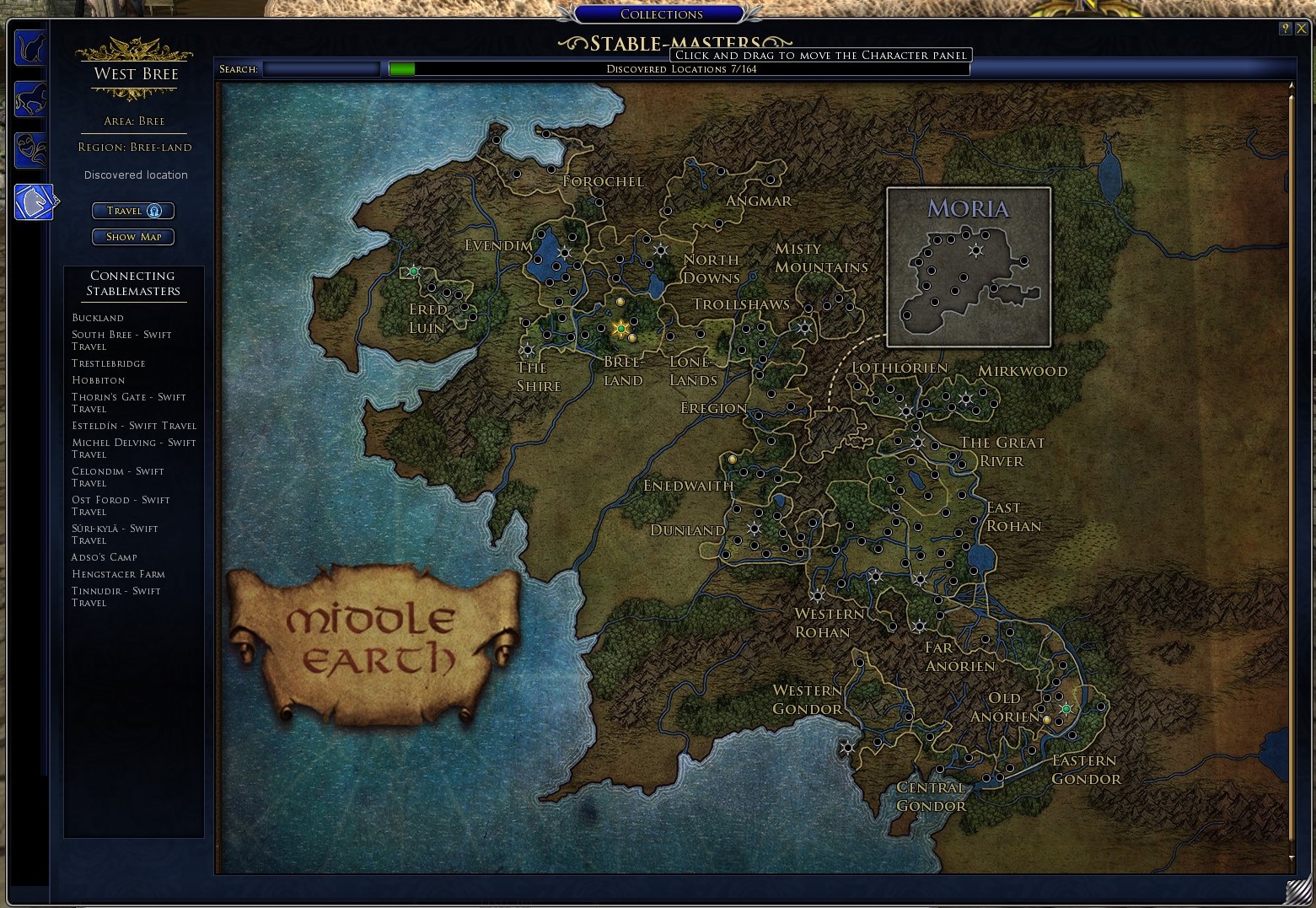Select Adso's Camp destination
The image size is (1316, 908).
click(105, 557)
